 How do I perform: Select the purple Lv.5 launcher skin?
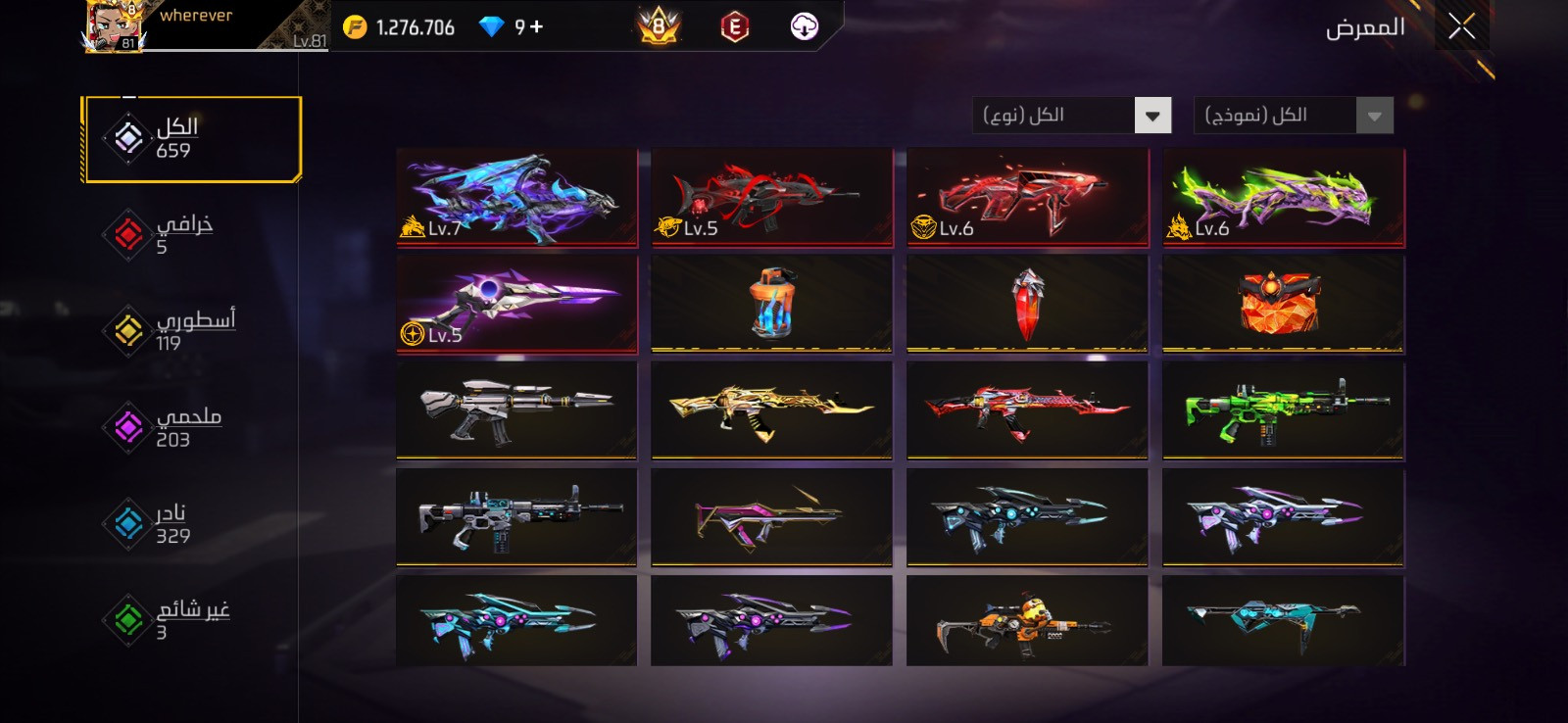tap(516, 304)
